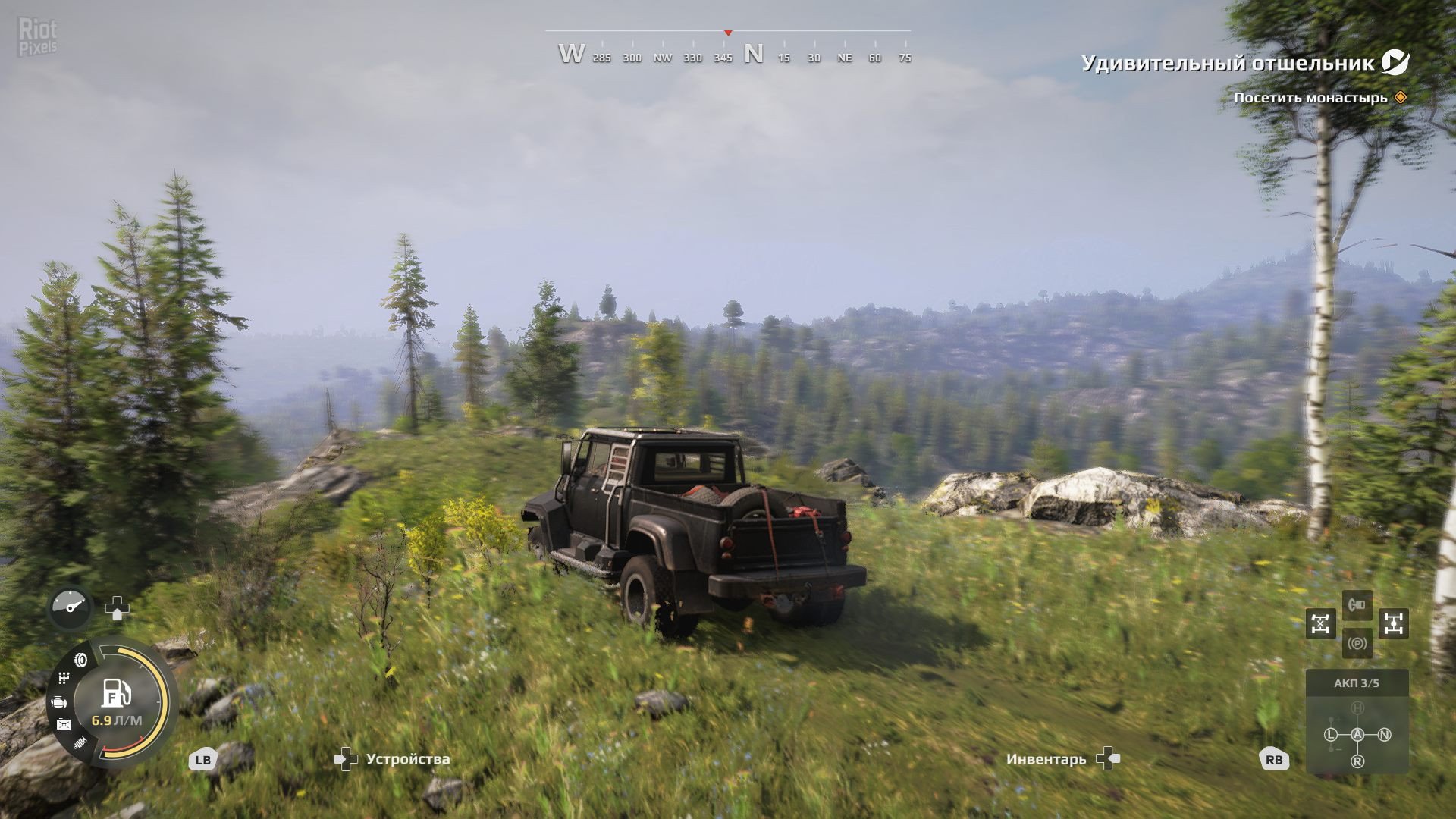Shift to the R reverse gear
The width and height of the screenshot is (1456, 819).
coord(1357,761)
